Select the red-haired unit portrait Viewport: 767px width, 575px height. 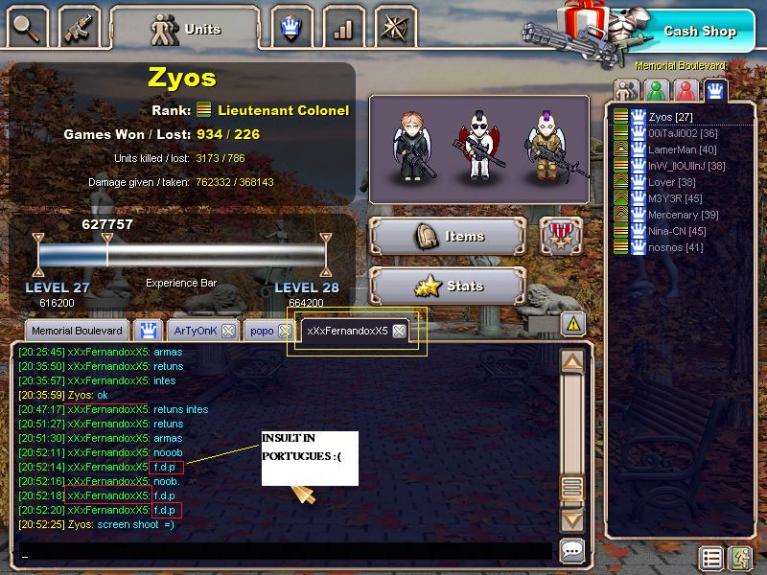410,145
